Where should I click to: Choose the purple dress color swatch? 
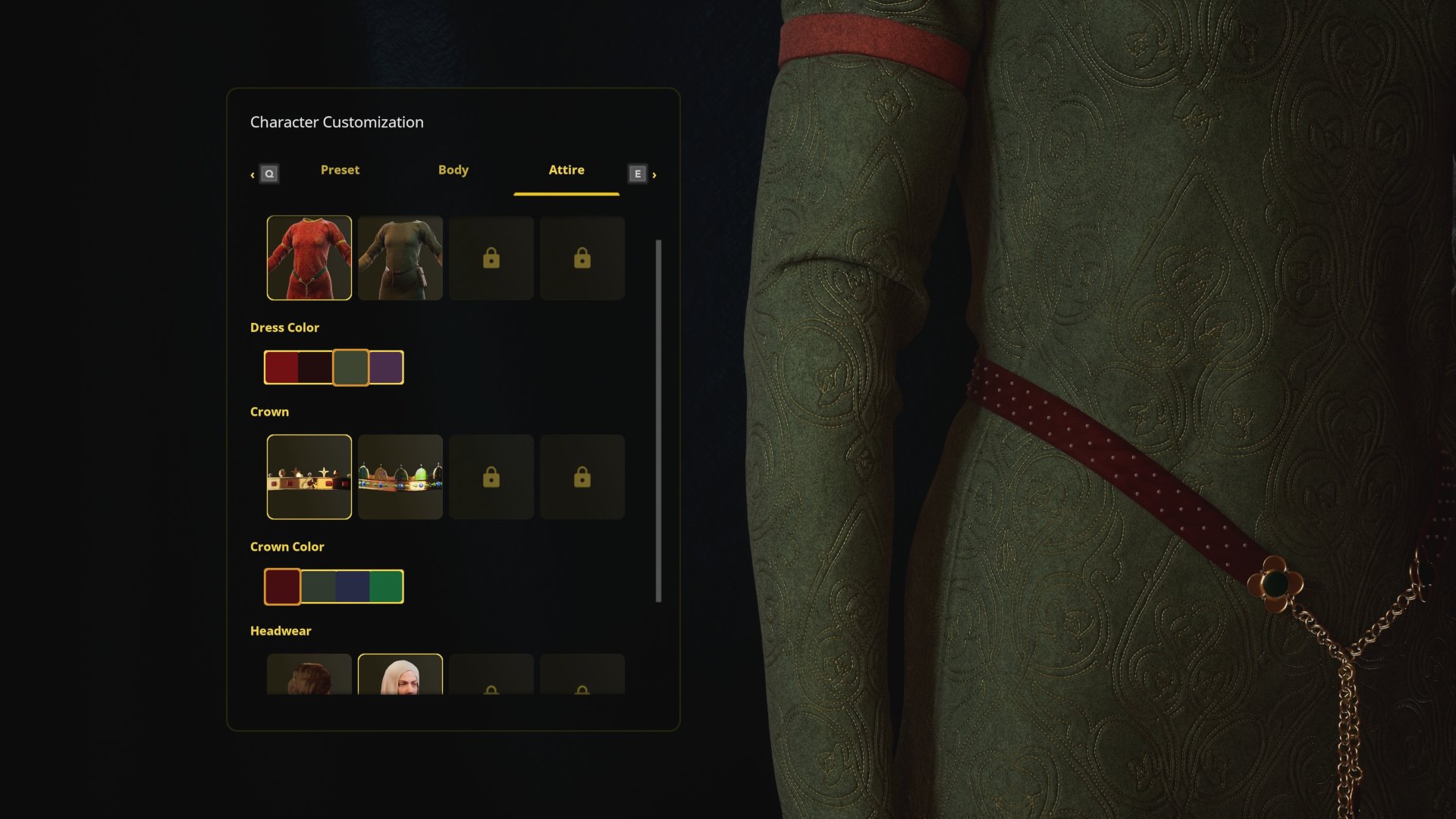[386, 368]
